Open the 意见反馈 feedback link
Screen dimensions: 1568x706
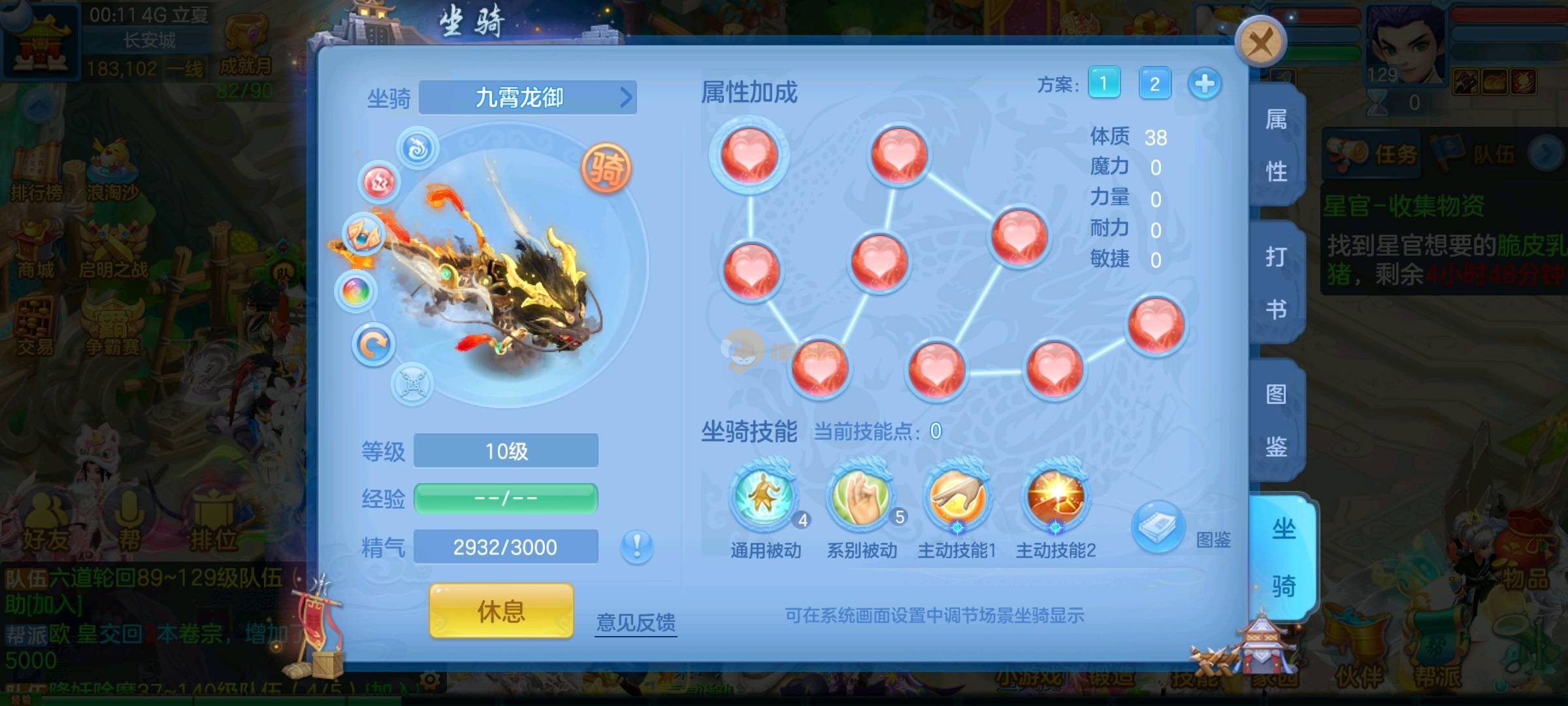click(x=636, y=622)
